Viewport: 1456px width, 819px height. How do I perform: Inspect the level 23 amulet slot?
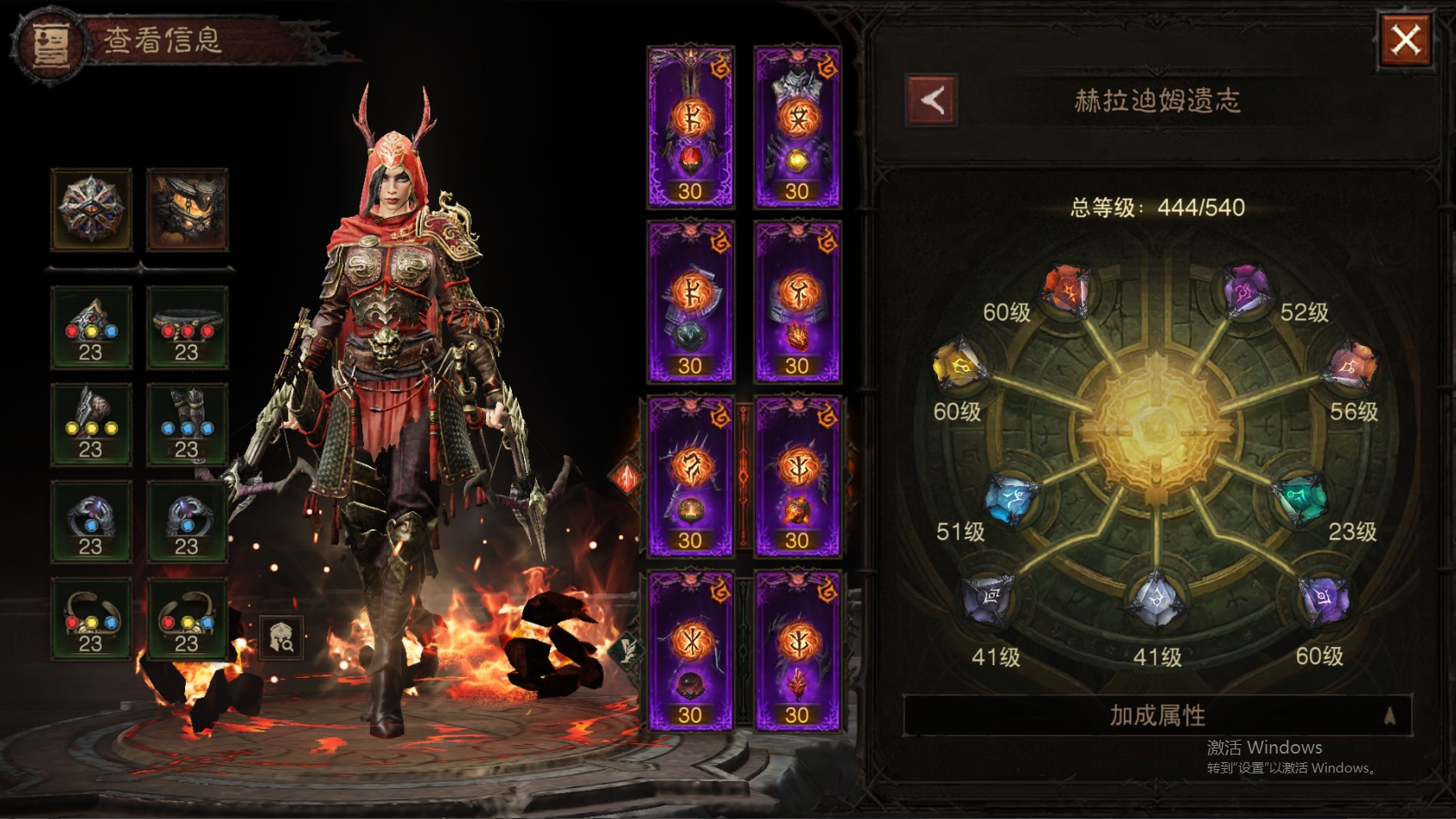[91, 329]
